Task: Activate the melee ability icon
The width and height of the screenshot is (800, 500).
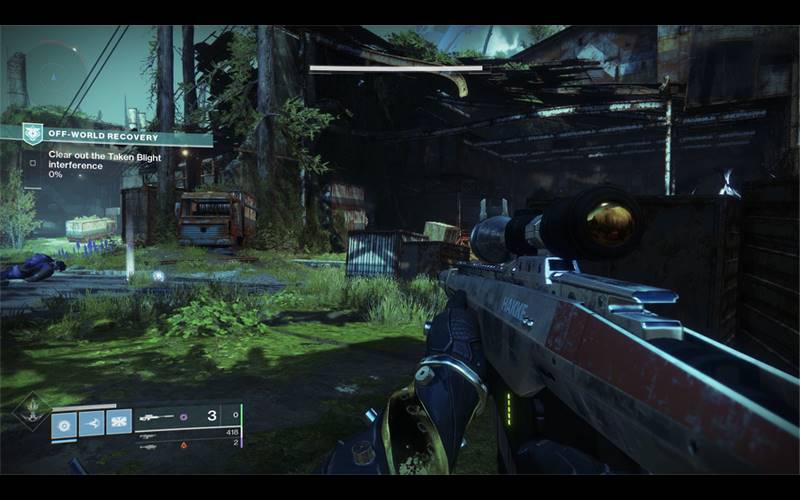Action: pos(92,424)
